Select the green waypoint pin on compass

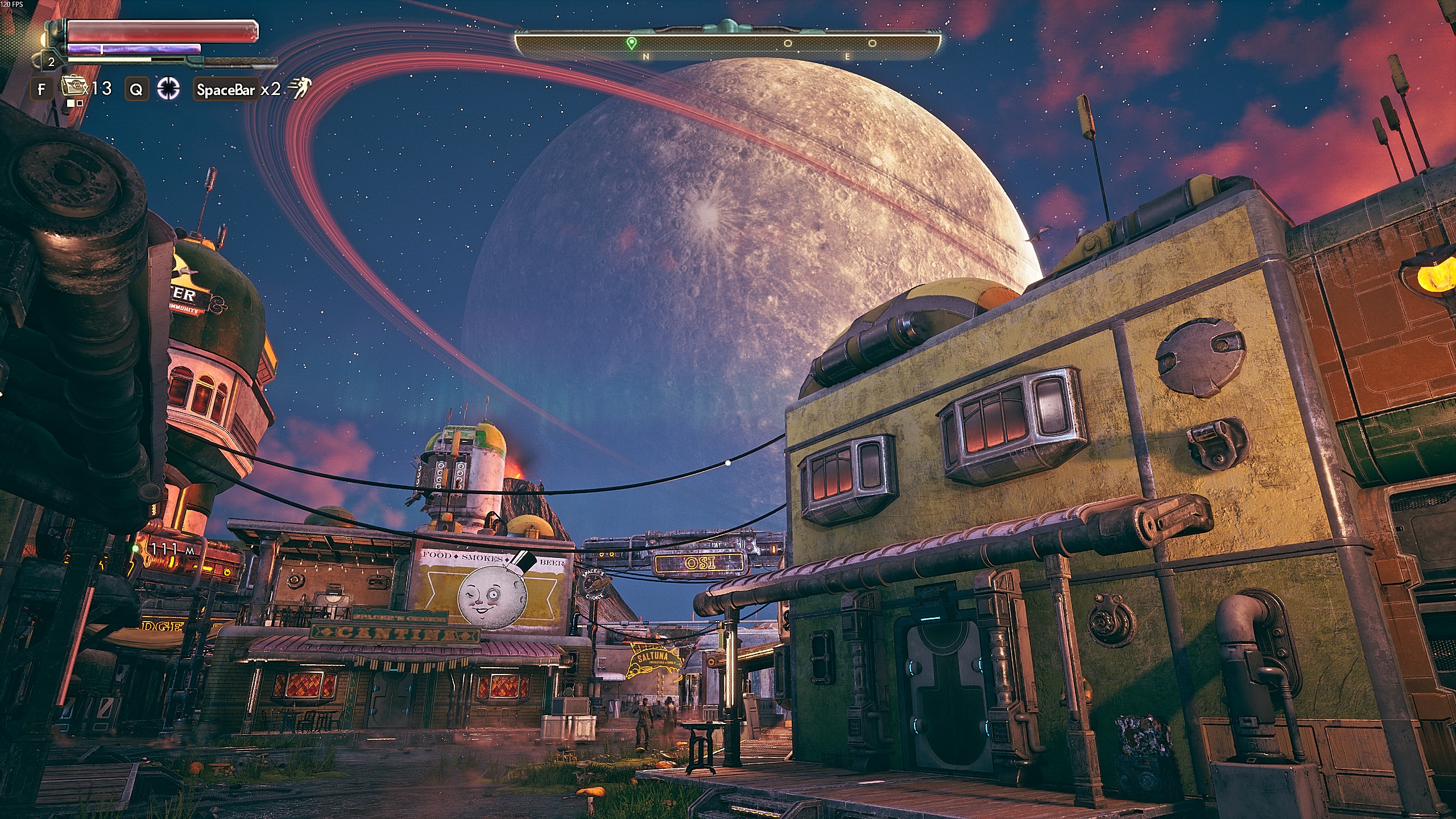[x=630, y=43]
